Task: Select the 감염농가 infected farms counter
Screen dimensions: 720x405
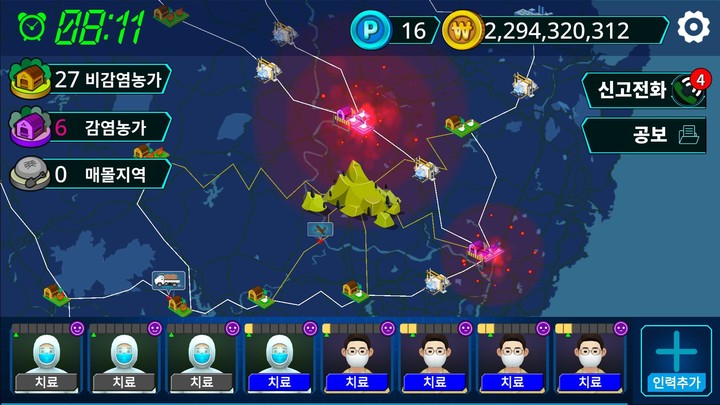Action: click(88, 127)
